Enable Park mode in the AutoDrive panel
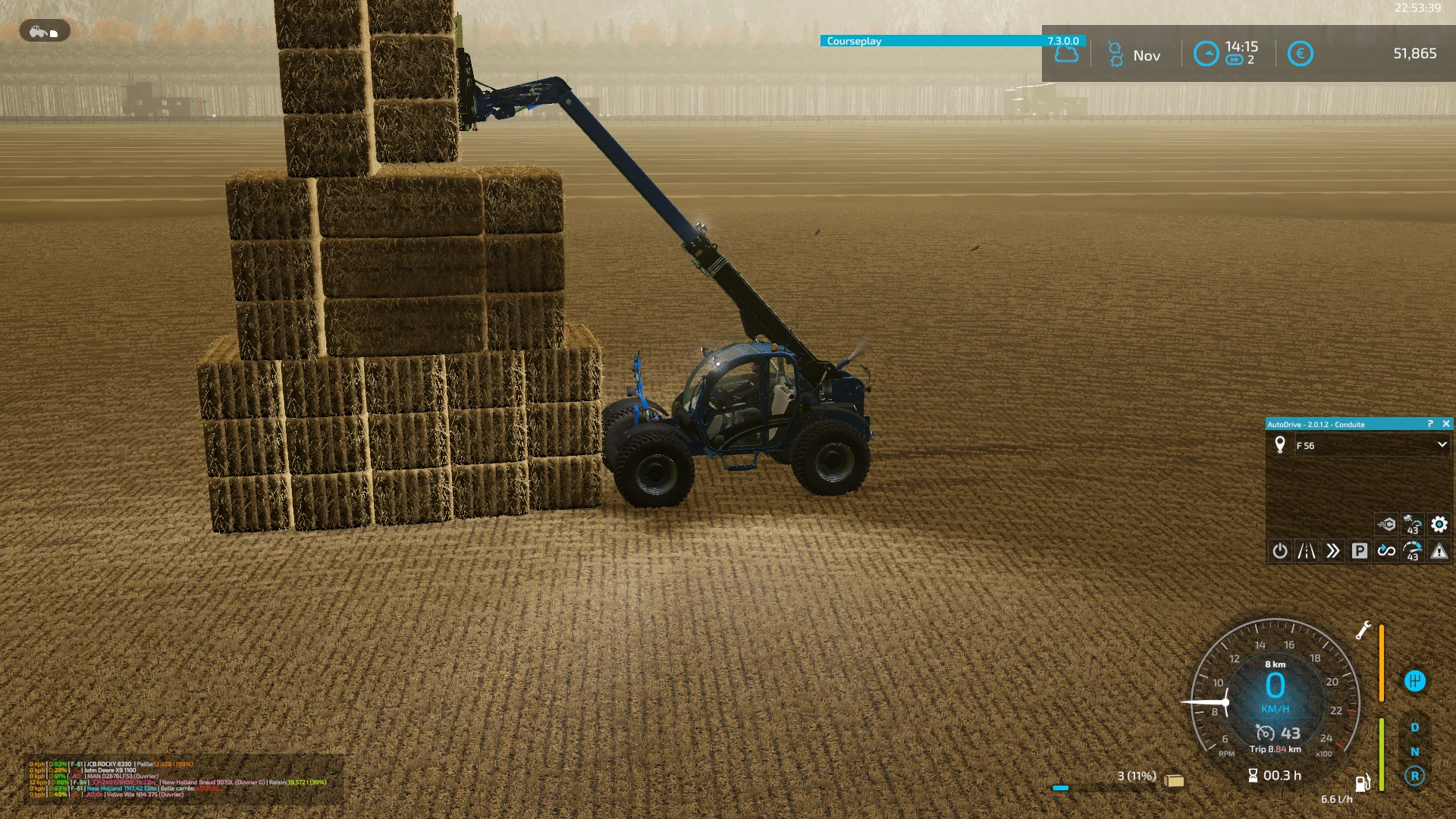 pyautogui.click(x=1360, y=551)
